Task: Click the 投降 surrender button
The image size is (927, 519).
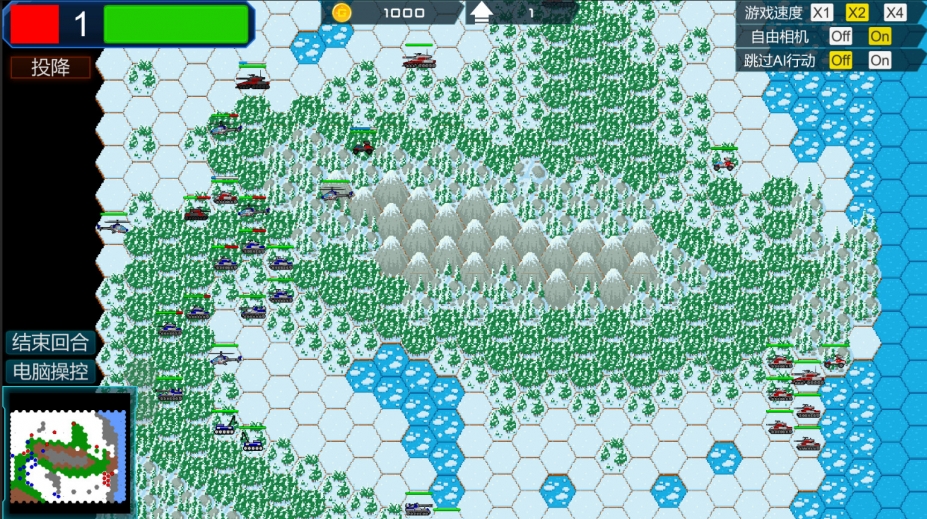Action: (51, 67)
